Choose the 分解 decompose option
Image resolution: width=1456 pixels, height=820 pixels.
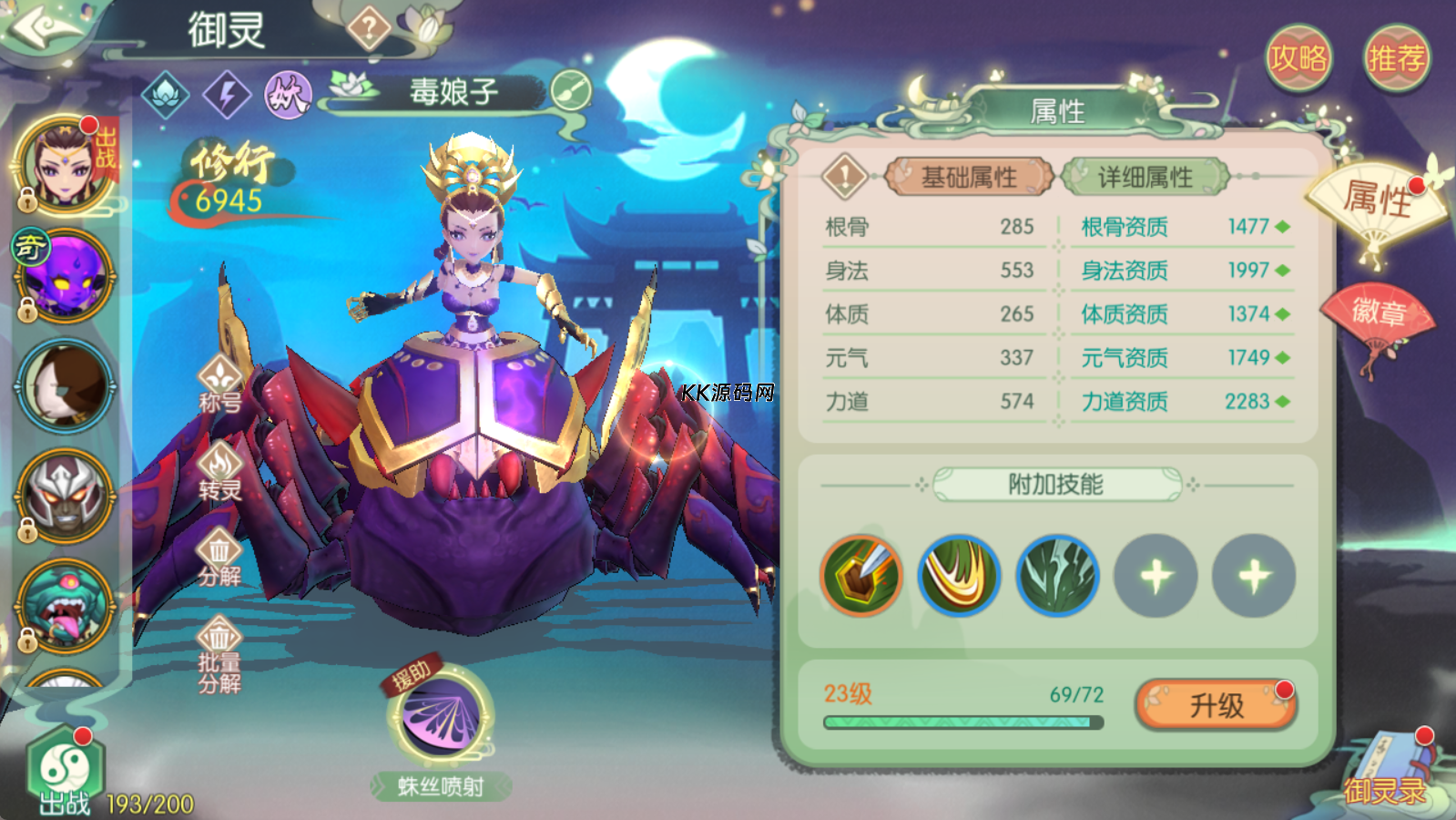[219, 559]
